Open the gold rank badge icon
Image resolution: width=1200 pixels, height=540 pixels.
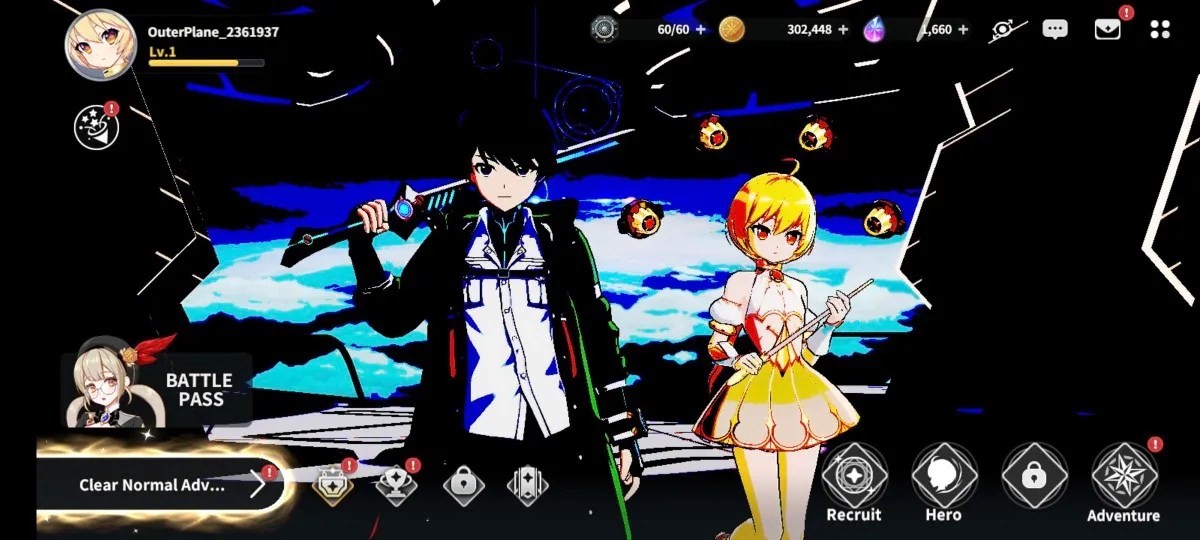coord(333,486)
